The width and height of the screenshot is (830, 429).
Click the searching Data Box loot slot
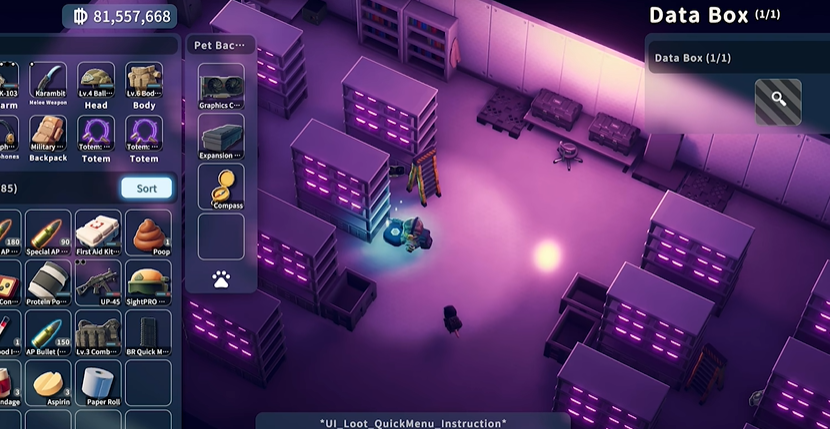(x=778, y=101)
